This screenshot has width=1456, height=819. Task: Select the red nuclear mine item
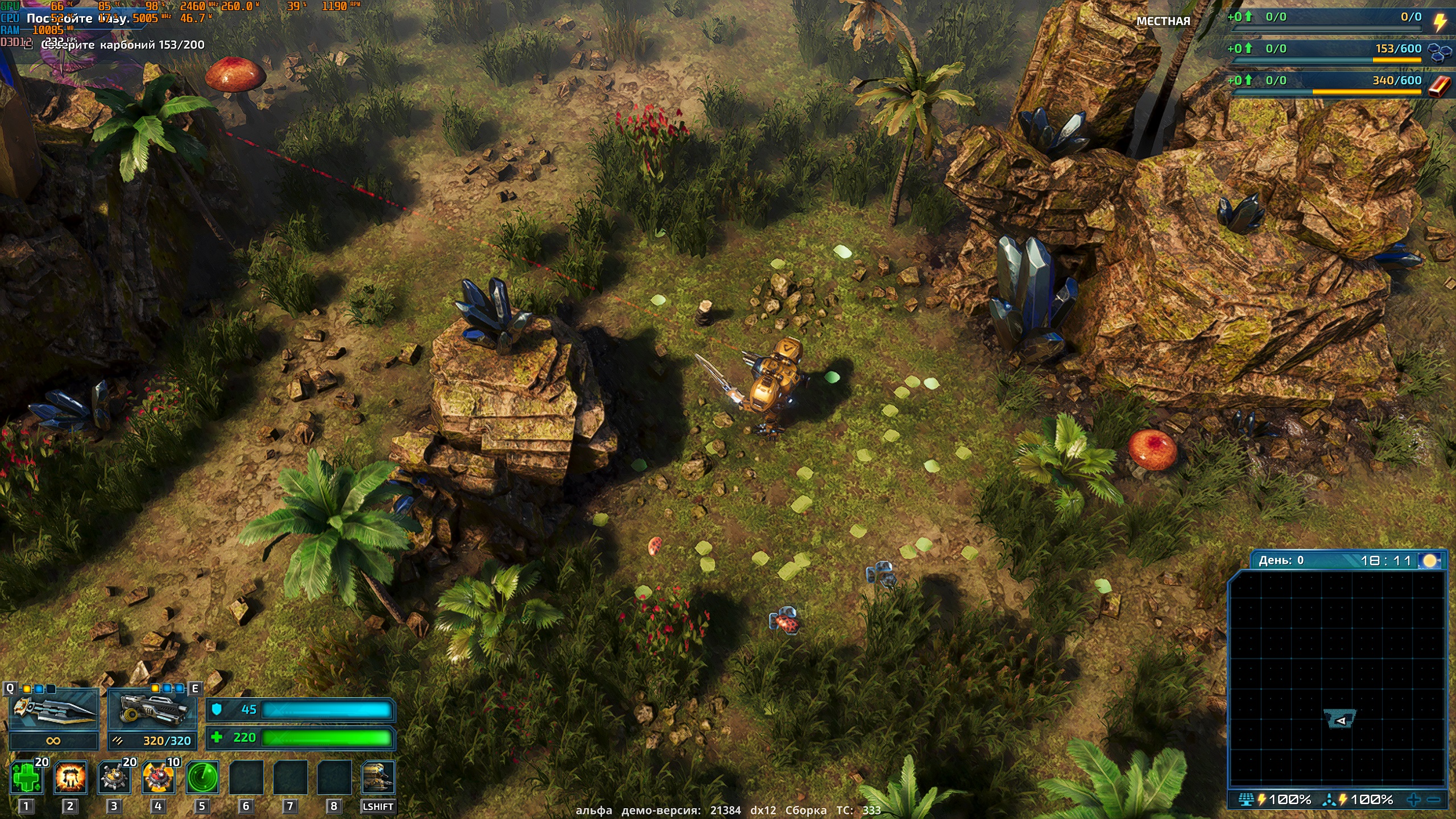pos(158,778)
